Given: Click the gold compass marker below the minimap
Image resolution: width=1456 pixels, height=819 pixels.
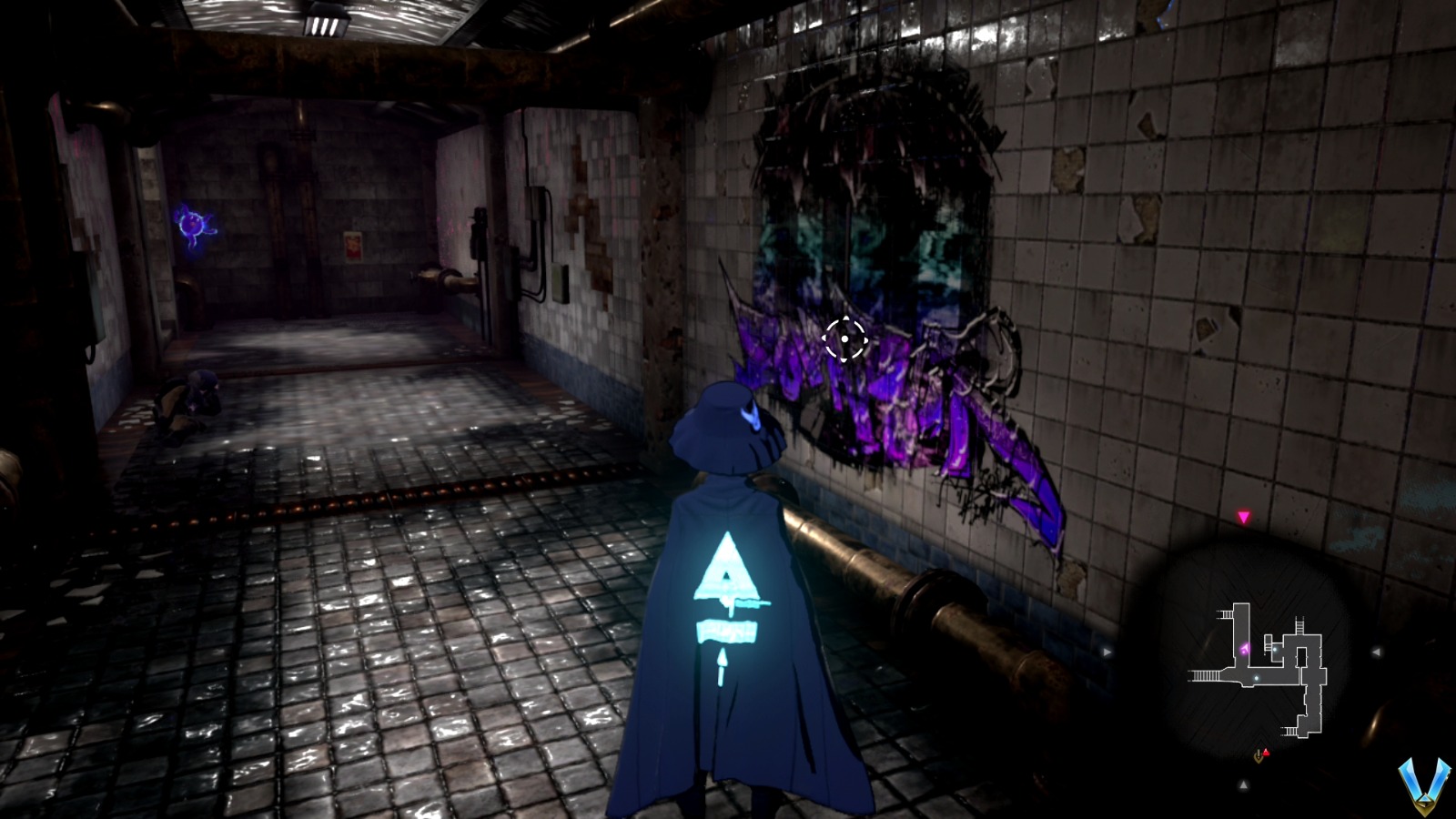Looking at the screenshot, I should tap(1259, 757).
